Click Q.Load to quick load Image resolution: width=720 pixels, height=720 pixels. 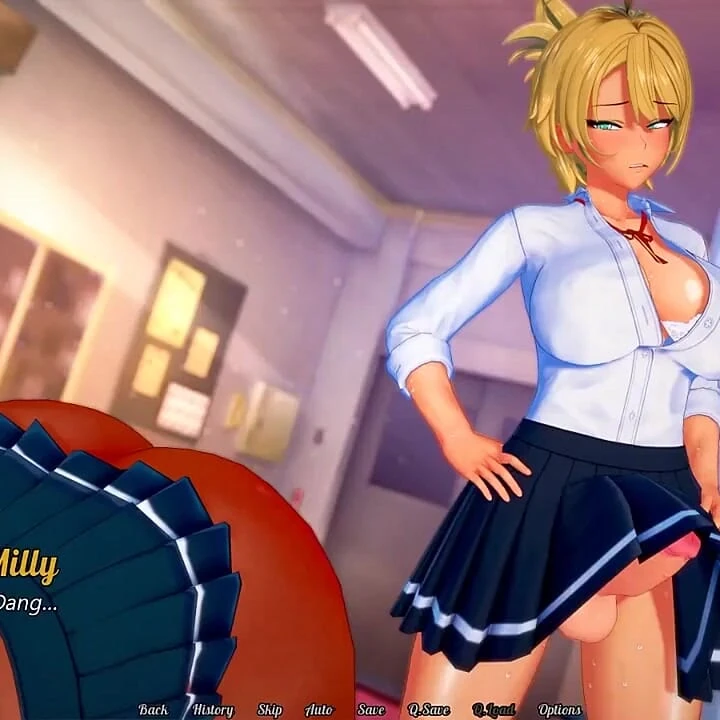coord(494,709)
